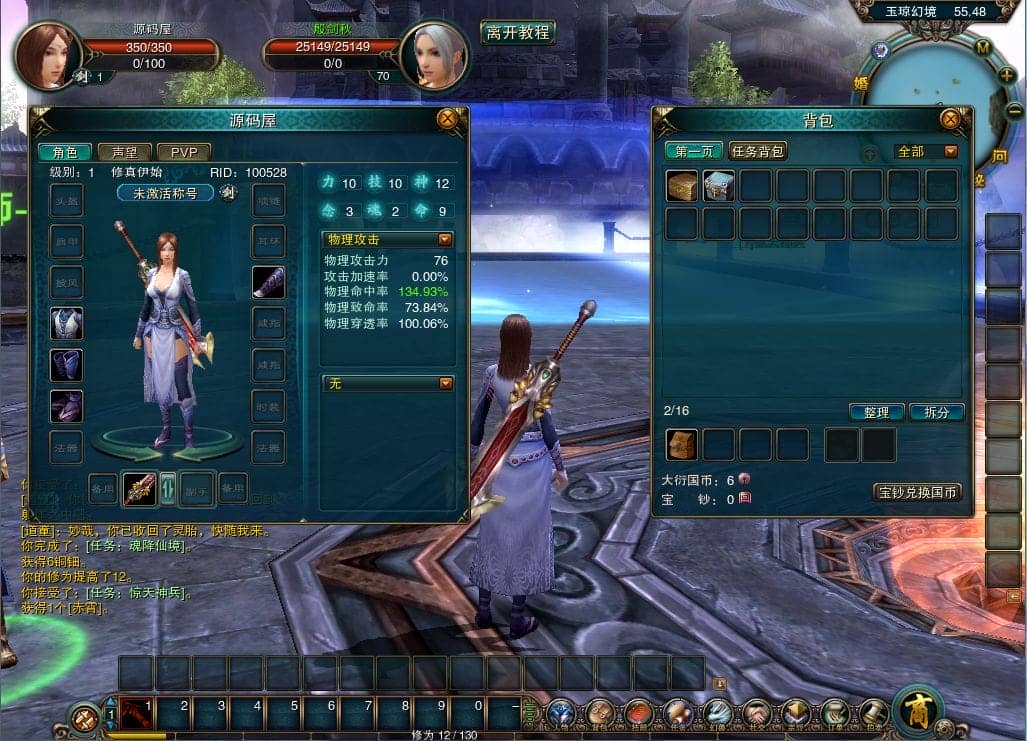Viewport: 1027px width, 741px height.
Task: Click the 离开教程 leave tutorial button
Action: point(517,32)
